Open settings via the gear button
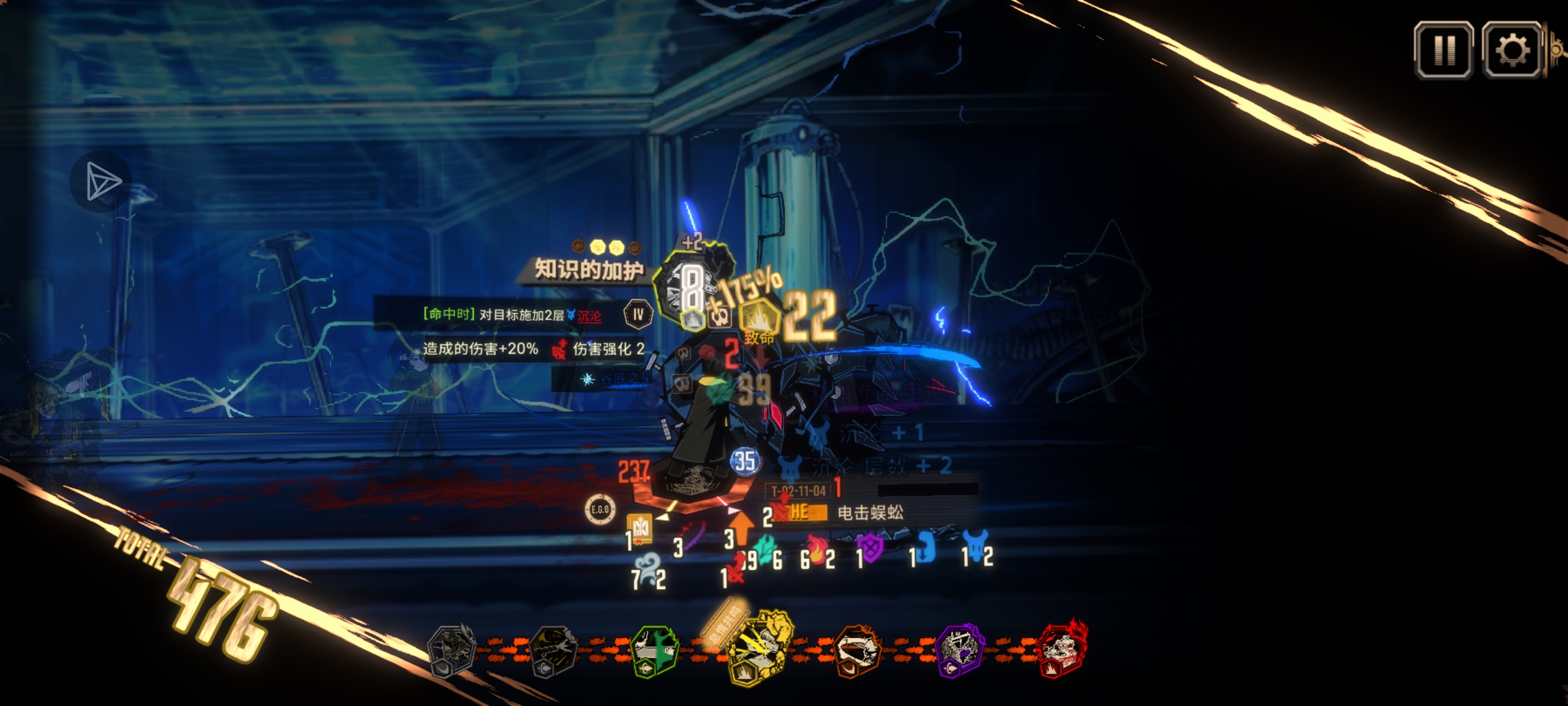Screen dimensions: 1568x706 pos(1512,50)
